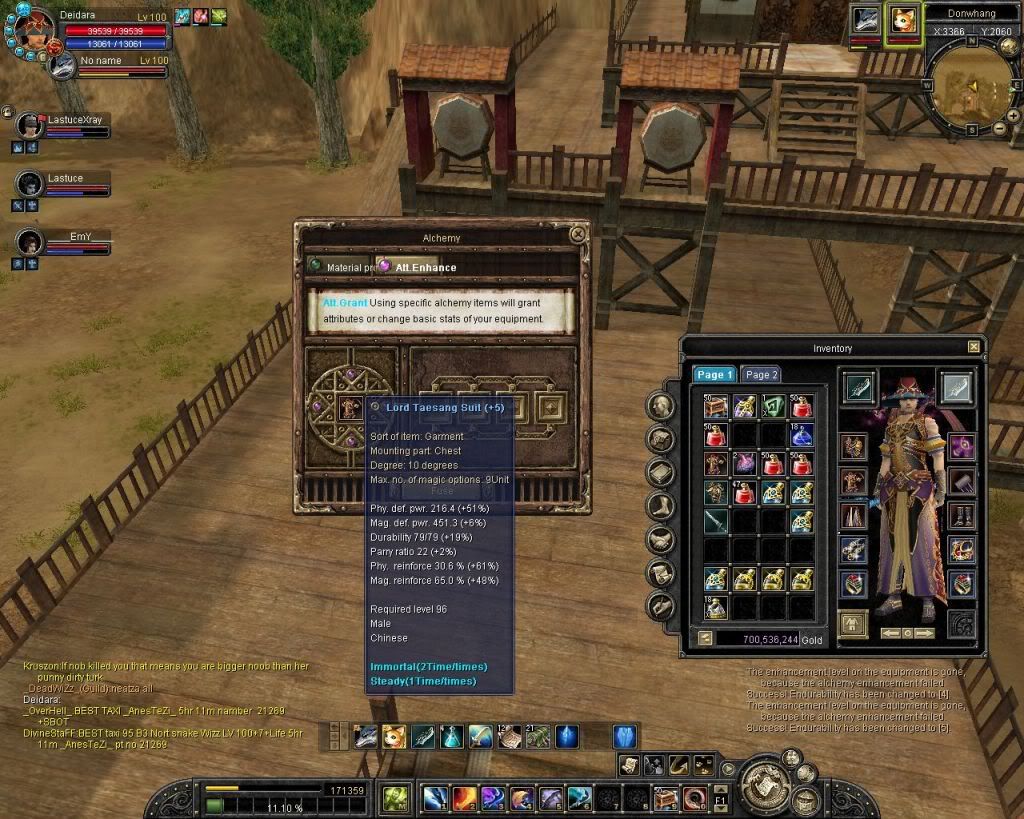Screen dimensions: 1024x819
Task: Pick the blue potion with count 18
Action: tap(801, 434)
